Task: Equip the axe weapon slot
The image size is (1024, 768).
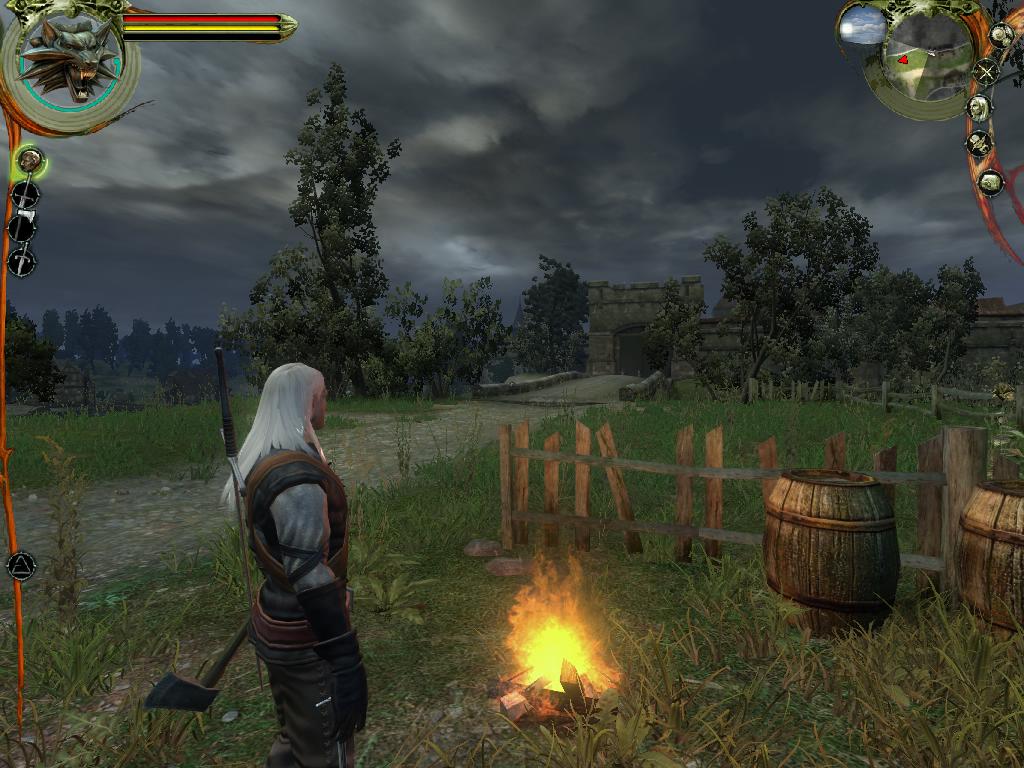Action: [x=23, y=226]
